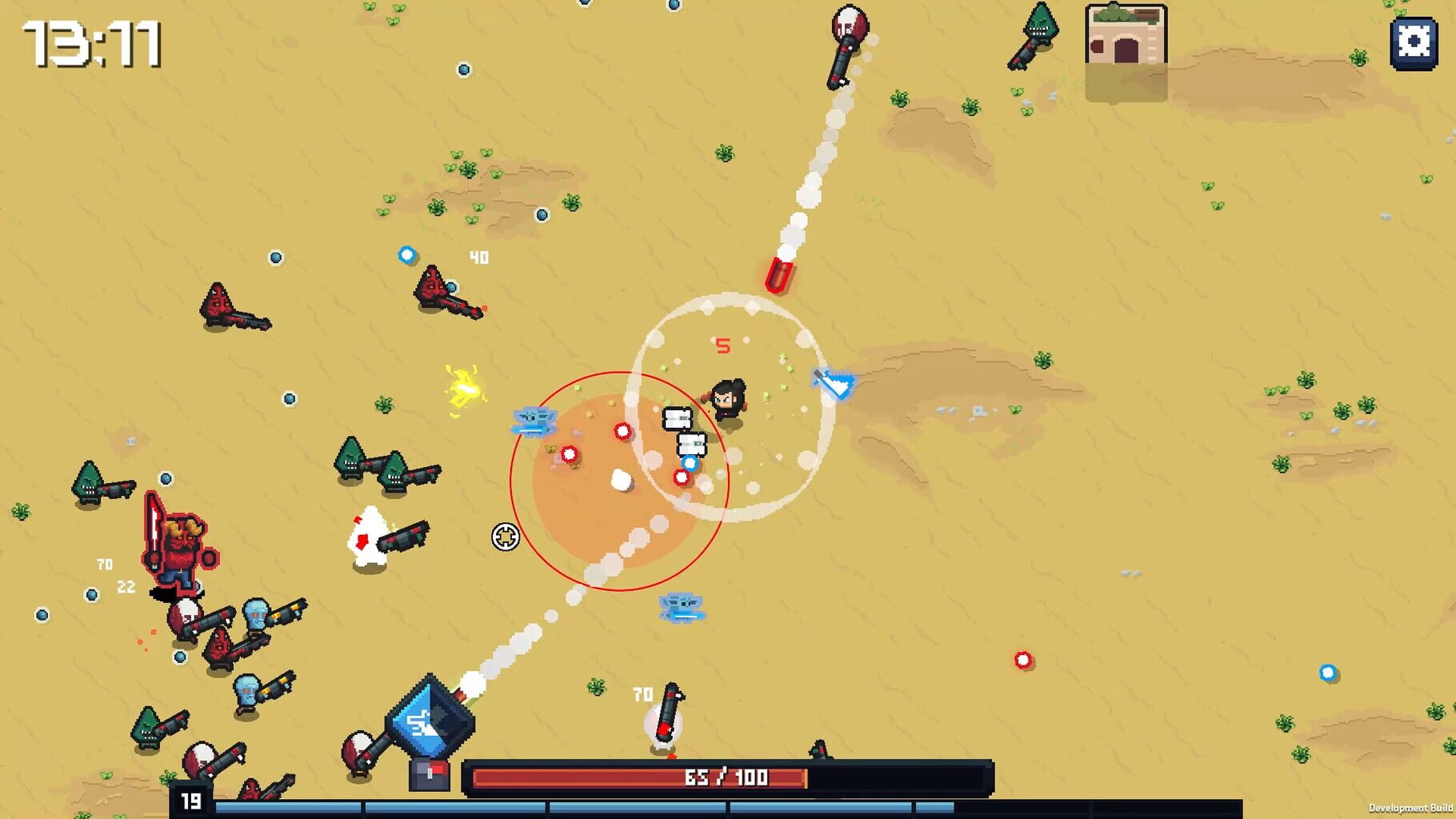This screenshot has height=819, width=1456.
Task: Grab the blue diamond gem pickup icon
Action: (408, 254)
